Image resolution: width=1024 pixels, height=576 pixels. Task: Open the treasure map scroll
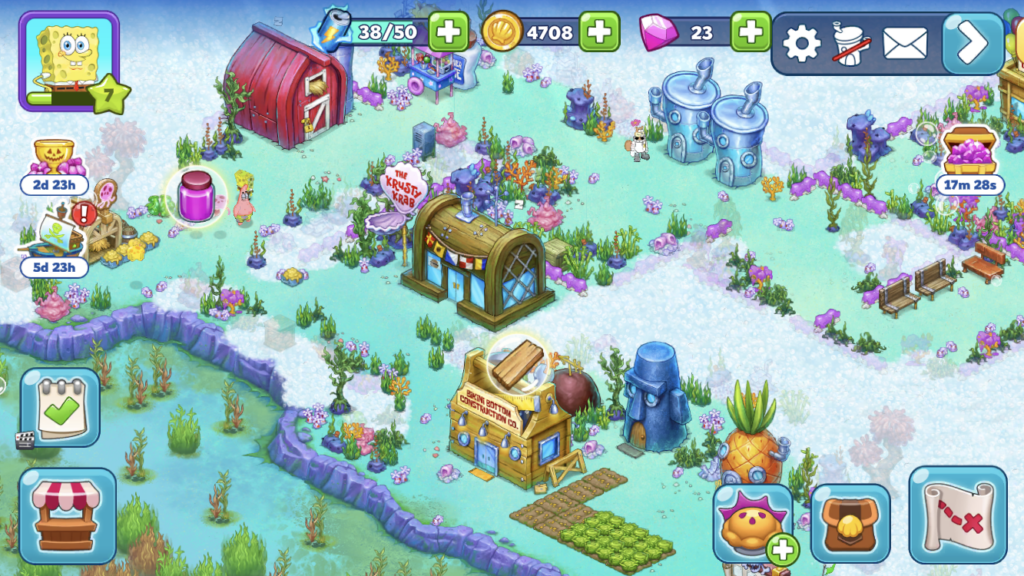pos(956,513)
